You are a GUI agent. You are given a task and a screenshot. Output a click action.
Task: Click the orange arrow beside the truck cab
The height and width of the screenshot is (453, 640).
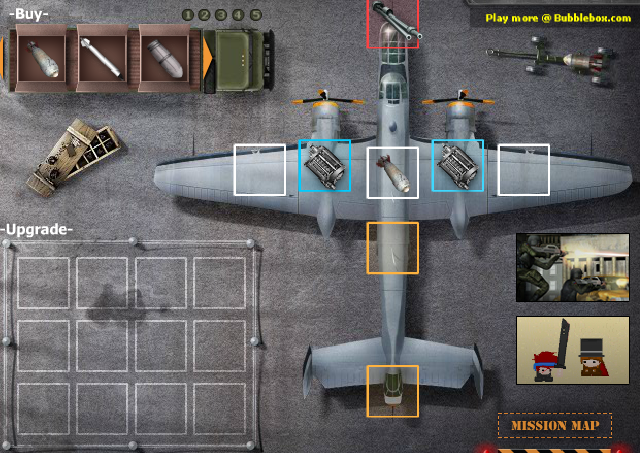(x=207, y=60)
